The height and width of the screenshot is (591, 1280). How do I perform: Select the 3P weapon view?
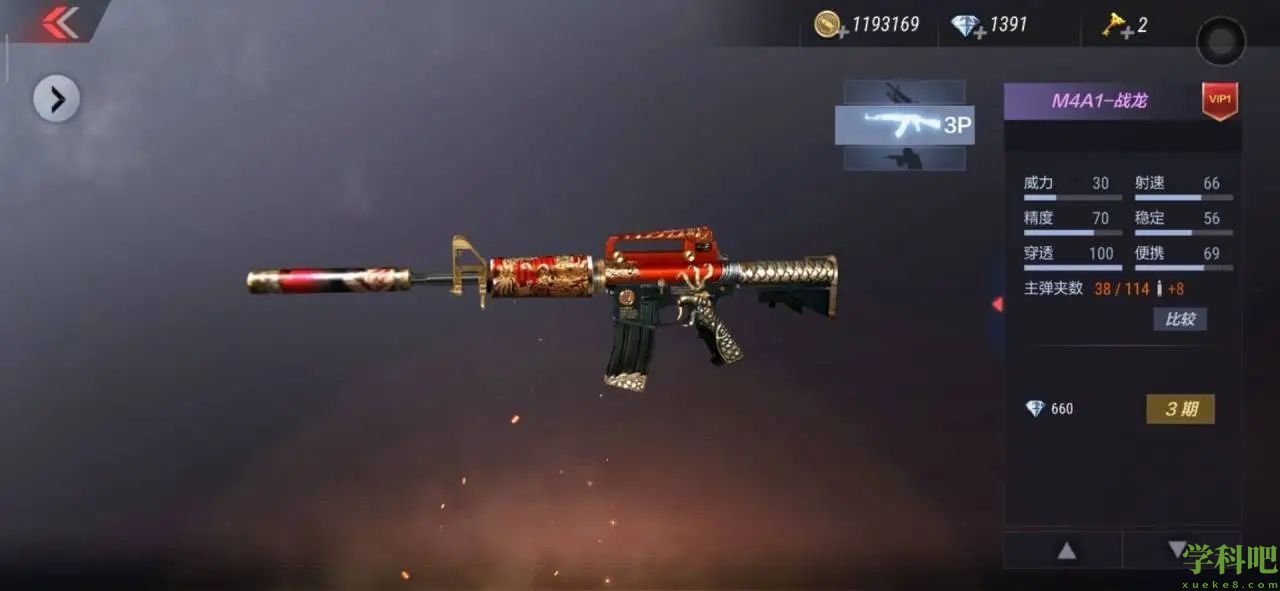tap(904, 125)
